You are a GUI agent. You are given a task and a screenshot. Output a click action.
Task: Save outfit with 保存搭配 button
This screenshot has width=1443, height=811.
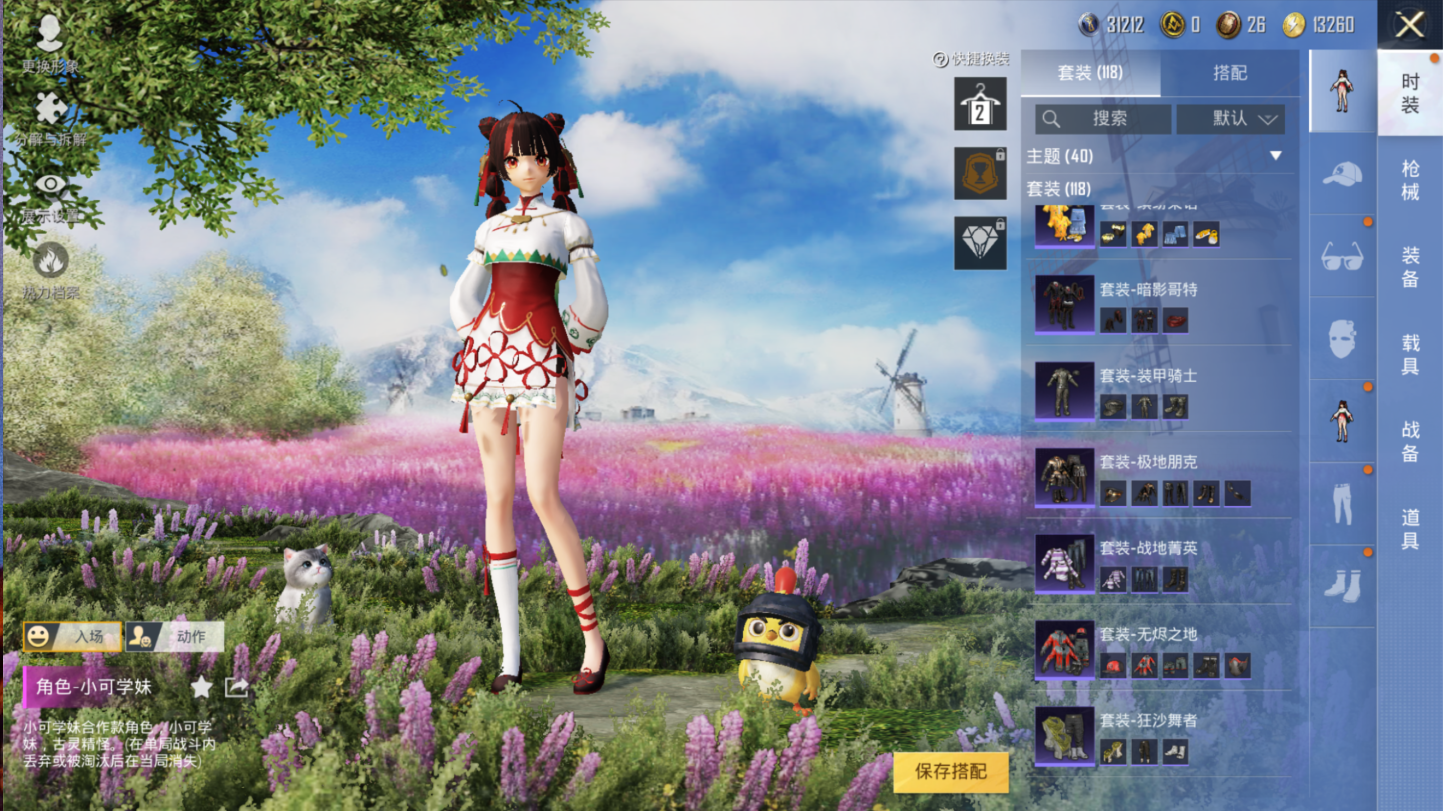950,771
